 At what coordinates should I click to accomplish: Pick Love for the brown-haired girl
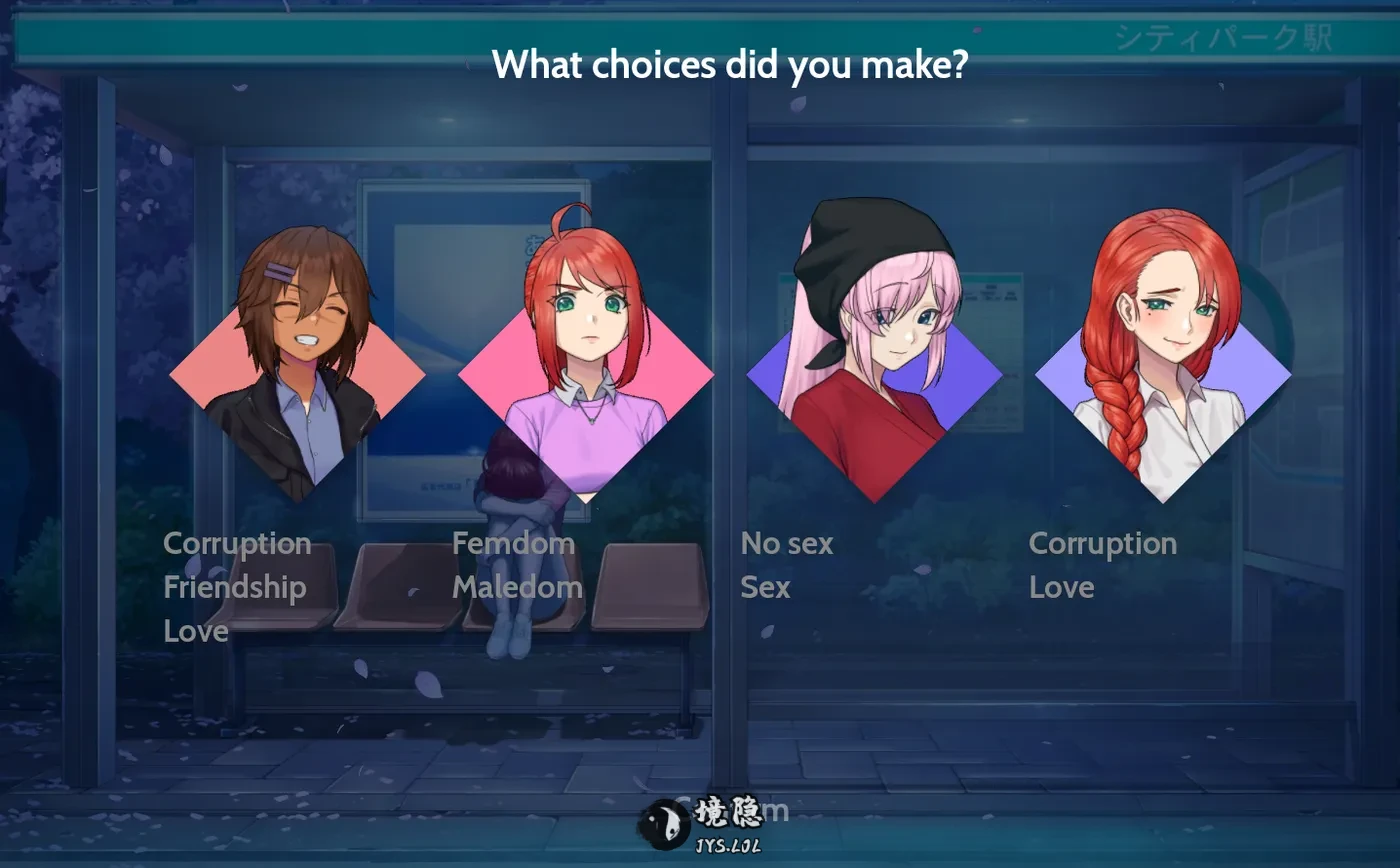point(196,631)
